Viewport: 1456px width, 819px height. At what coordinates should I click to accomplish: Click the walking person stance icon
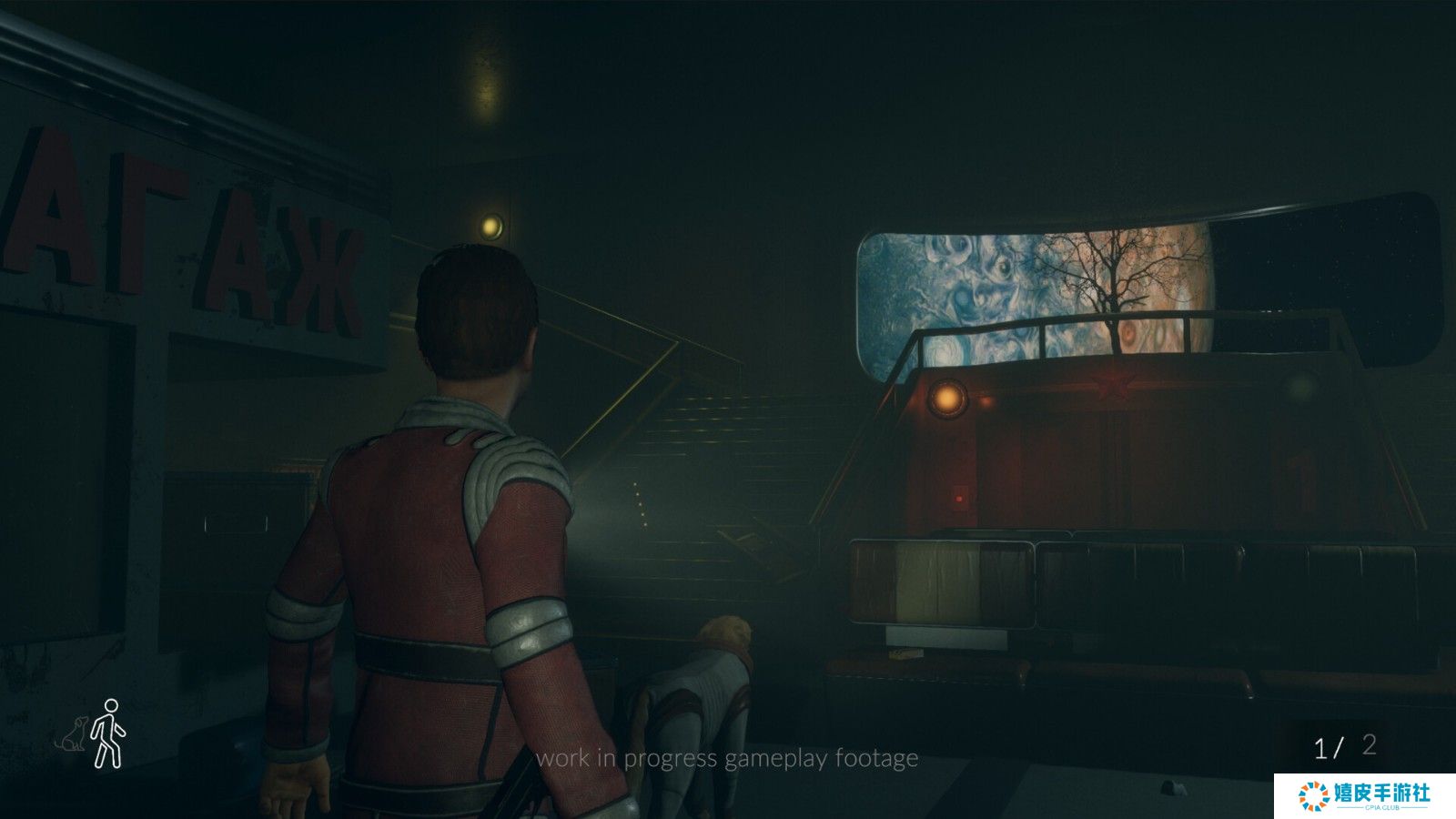click(108, 733)
